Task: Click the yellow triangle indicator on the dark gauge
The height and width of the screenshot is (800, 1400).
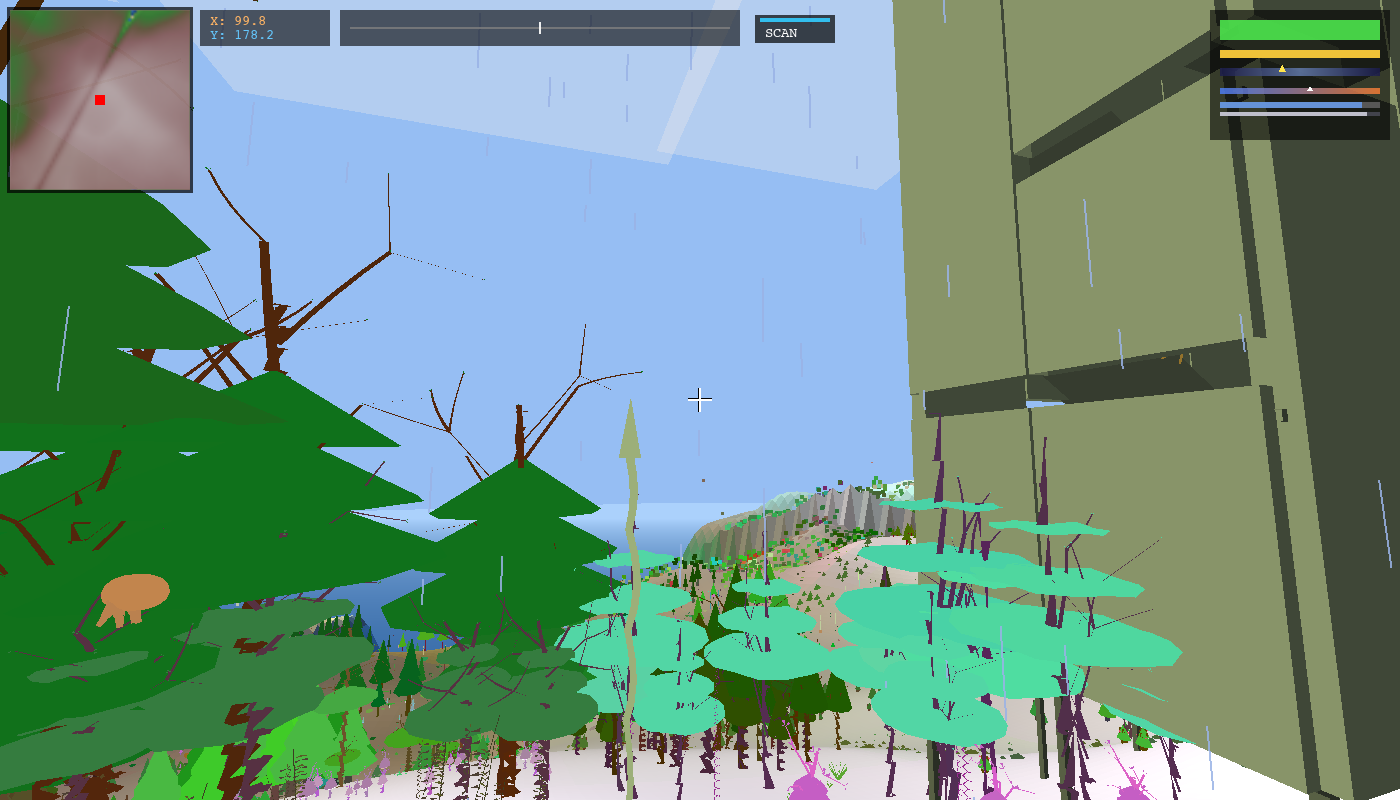Action: pos(1283,70)
